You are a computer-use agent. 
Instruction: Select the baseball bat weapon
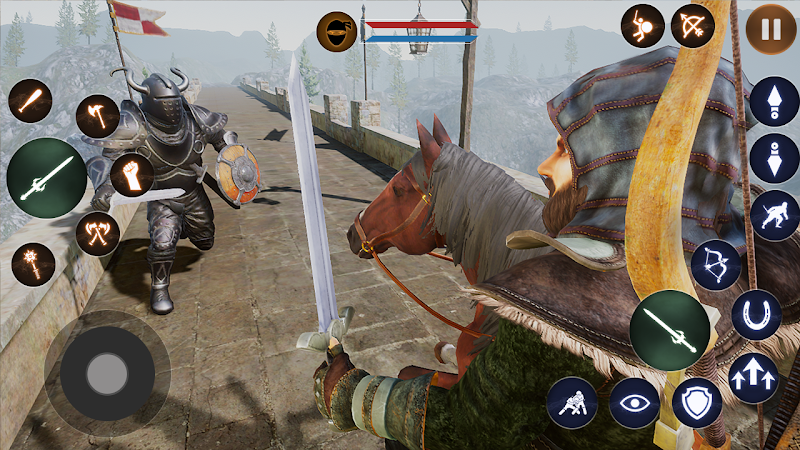(x=30, y=100)
